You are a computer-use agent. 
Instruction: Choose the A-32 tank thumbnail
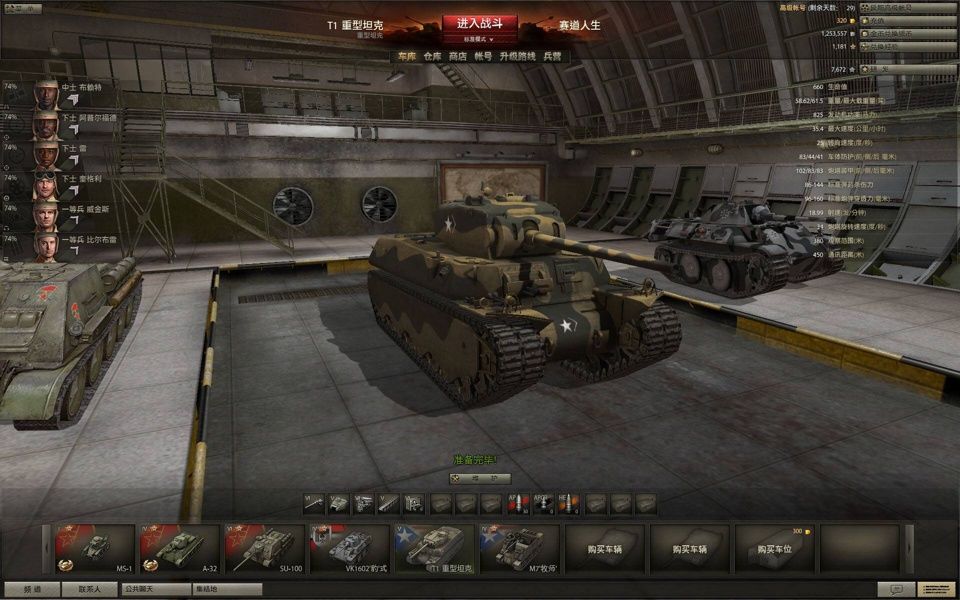pyautogui.click(x=179, y=548)
